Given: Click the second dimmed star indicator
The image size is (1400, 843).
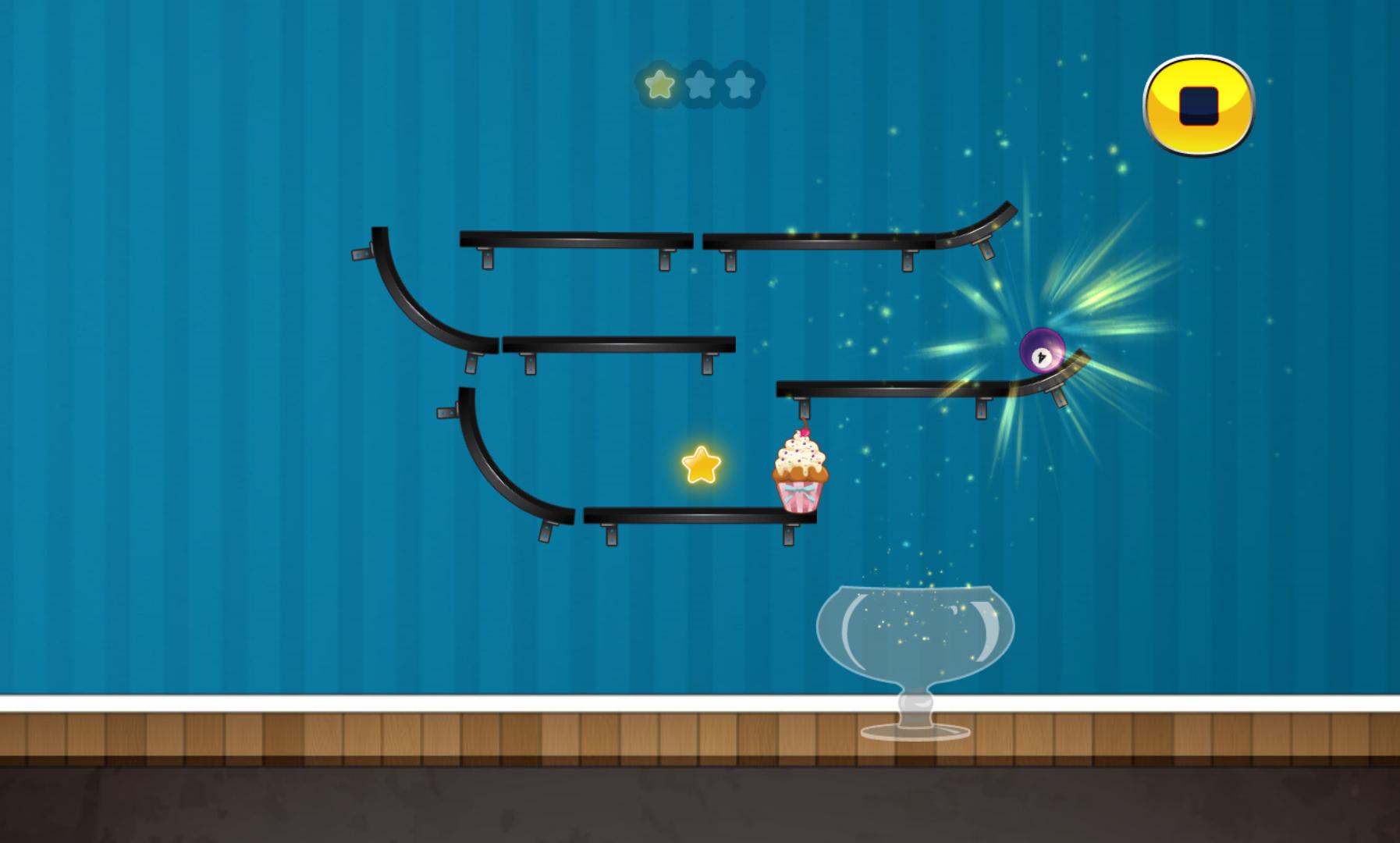Looking at the screenshot, I should [x=699, y=86].
